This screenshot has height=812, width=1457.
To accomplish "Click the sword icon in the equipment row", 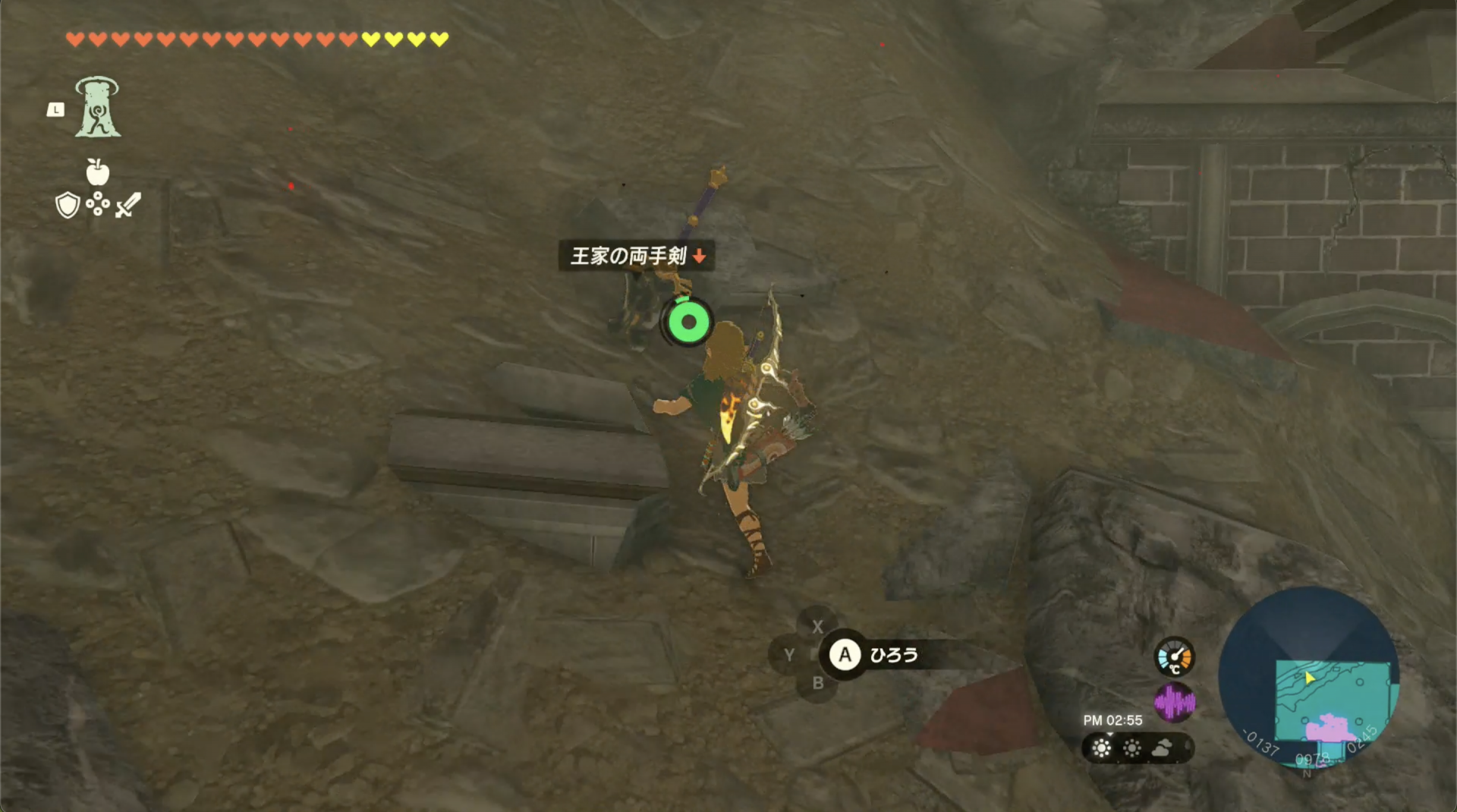I will (127, 205).
